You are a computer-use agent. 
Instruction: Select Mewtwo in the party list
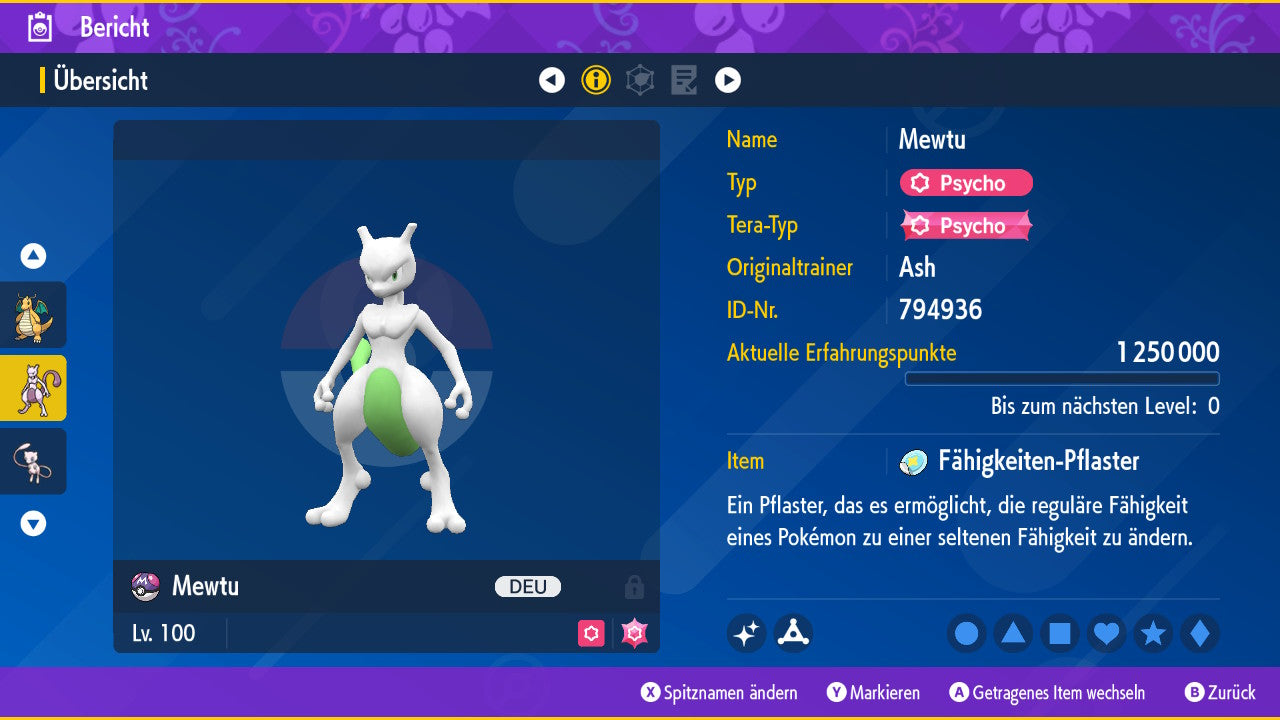tap(33, 388)
